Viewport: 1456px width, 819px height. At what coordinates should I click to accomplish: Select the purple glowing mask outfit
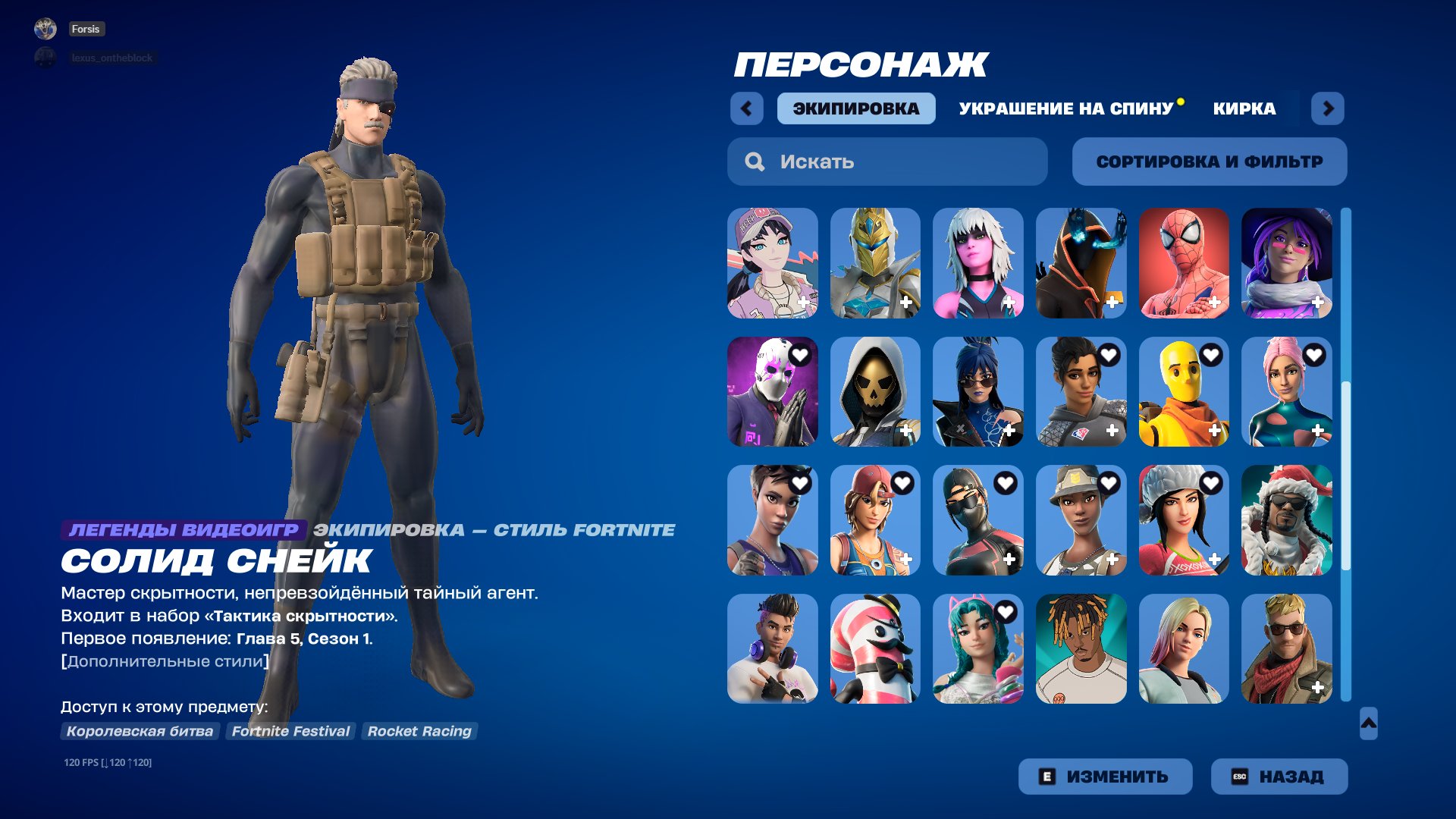(772, 392)
